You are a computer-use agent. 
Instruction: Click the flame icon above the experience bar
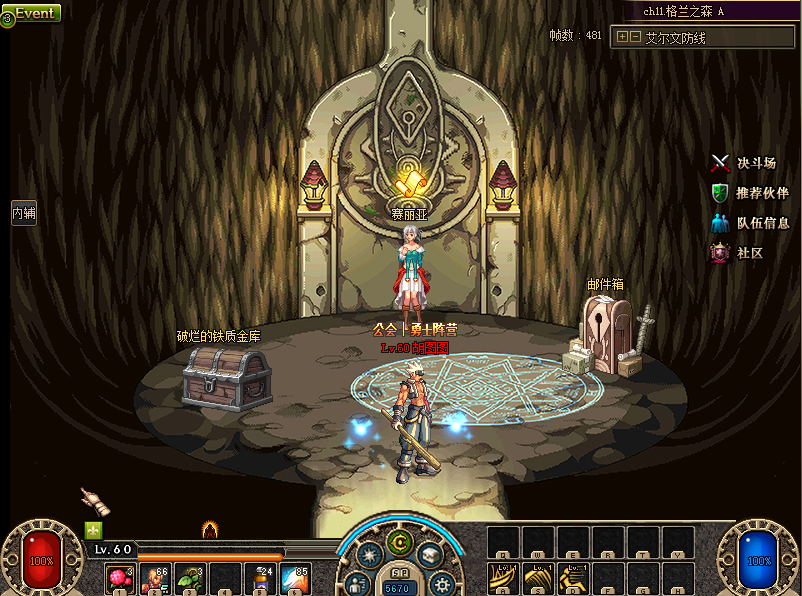pyautogui.click(x=209, y=529)
